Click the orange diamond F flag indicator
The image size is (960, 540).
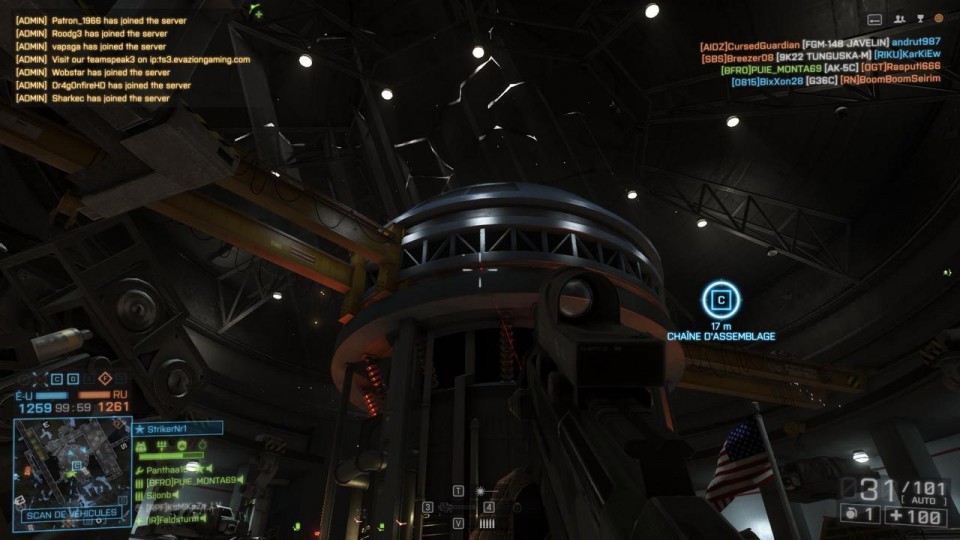105,379
